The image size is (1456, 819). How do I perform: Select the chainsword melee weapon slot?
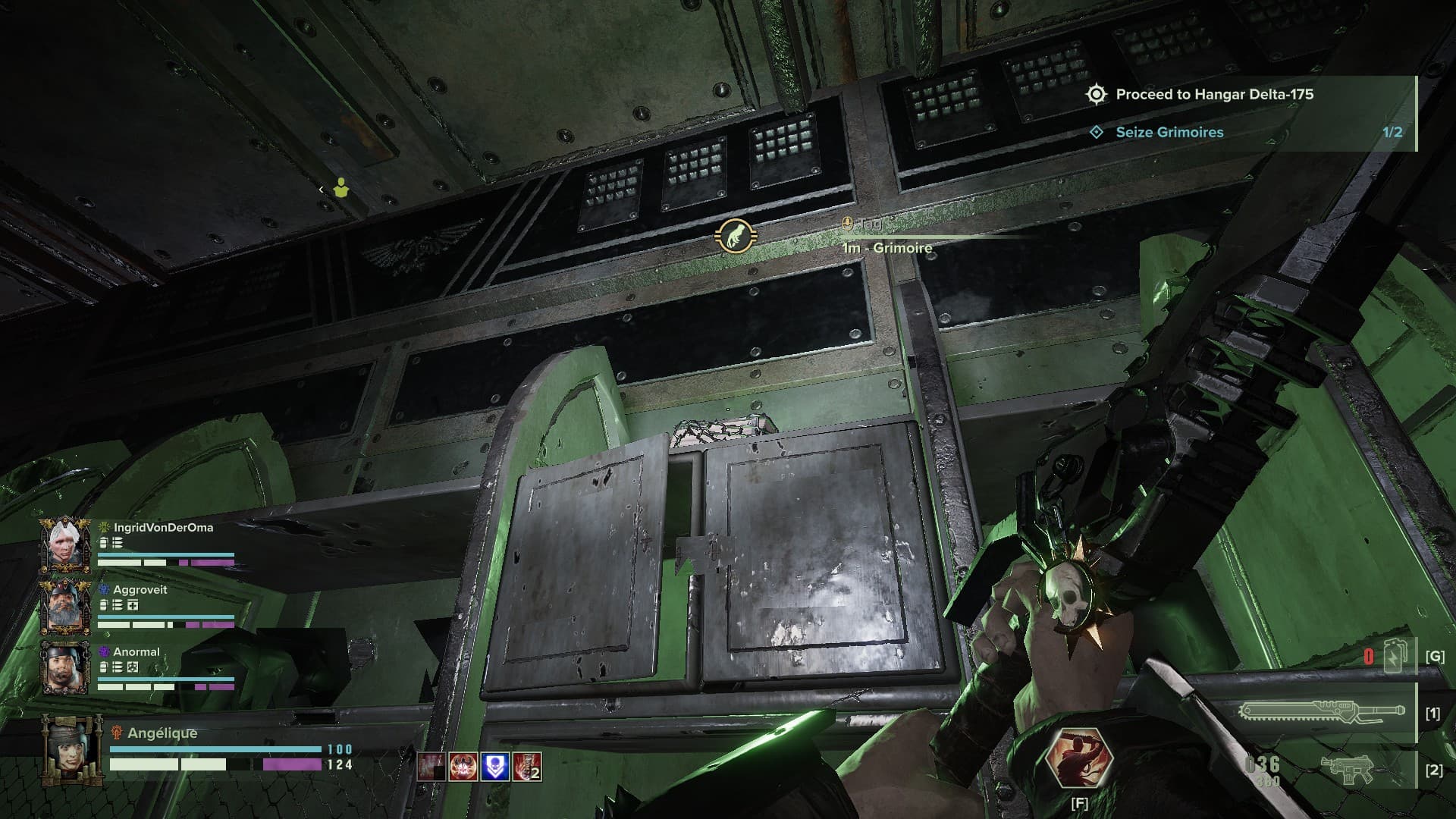pyautogui.click(x=1321, y=713)
